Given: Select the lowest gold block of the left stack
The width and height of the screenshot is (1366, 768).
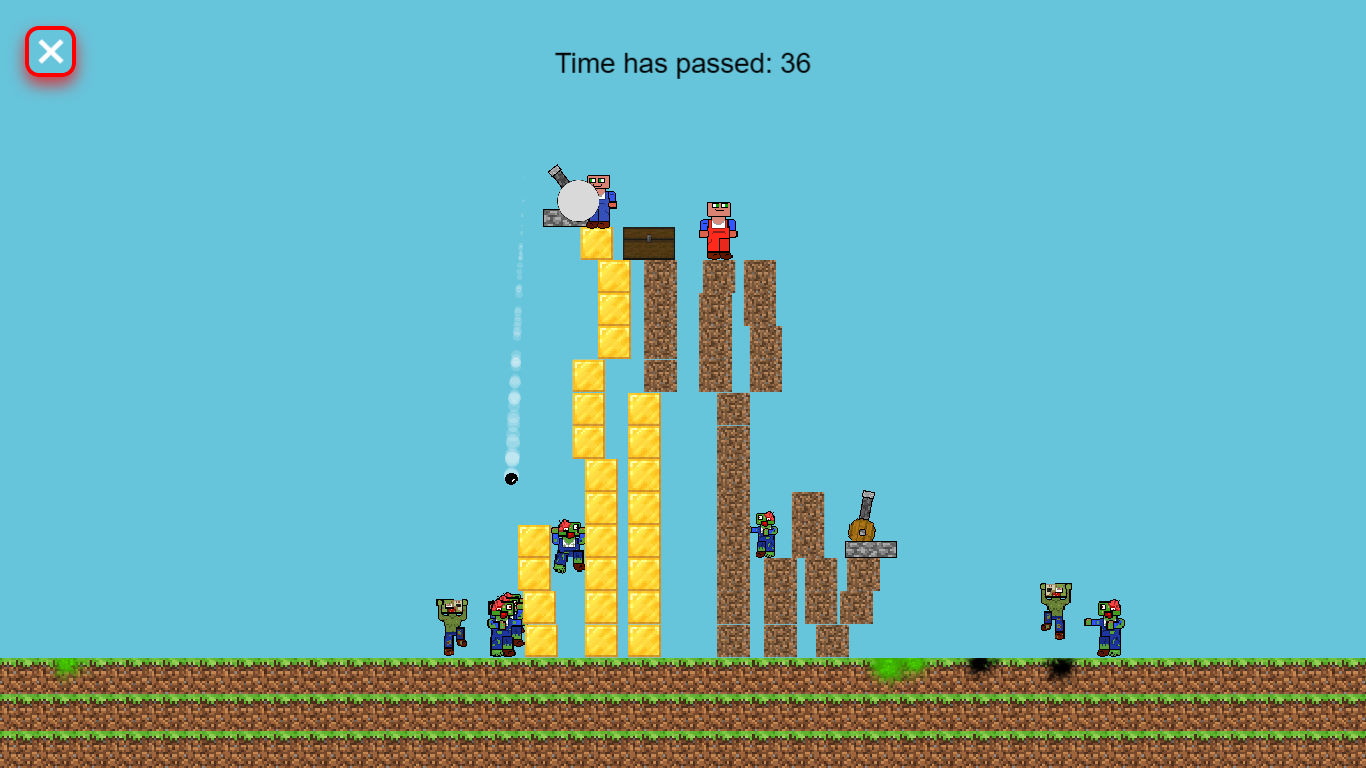Looking at the screenshot, I should (540, 640).
